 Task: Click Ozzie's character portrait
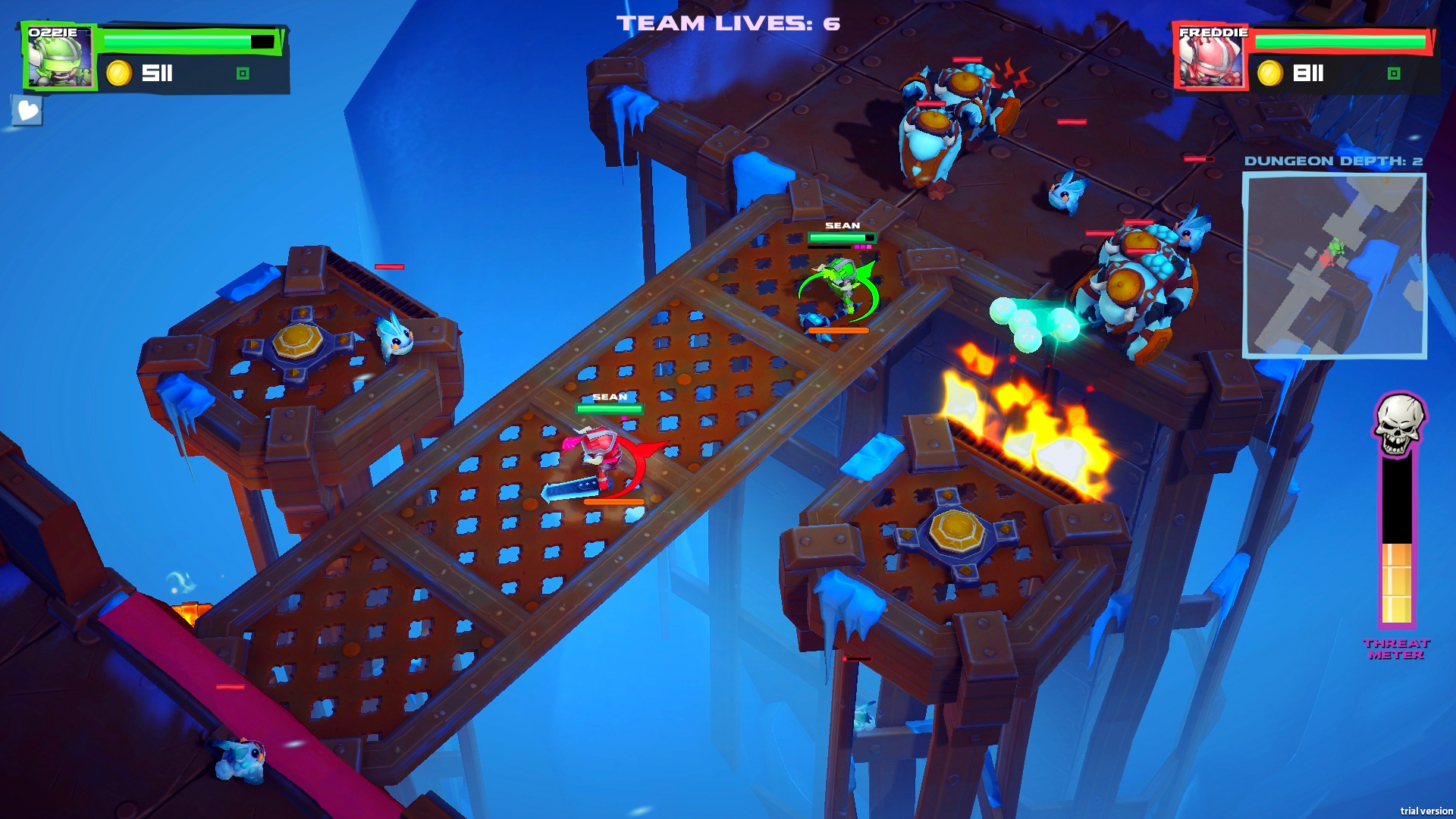pos(59,55)
